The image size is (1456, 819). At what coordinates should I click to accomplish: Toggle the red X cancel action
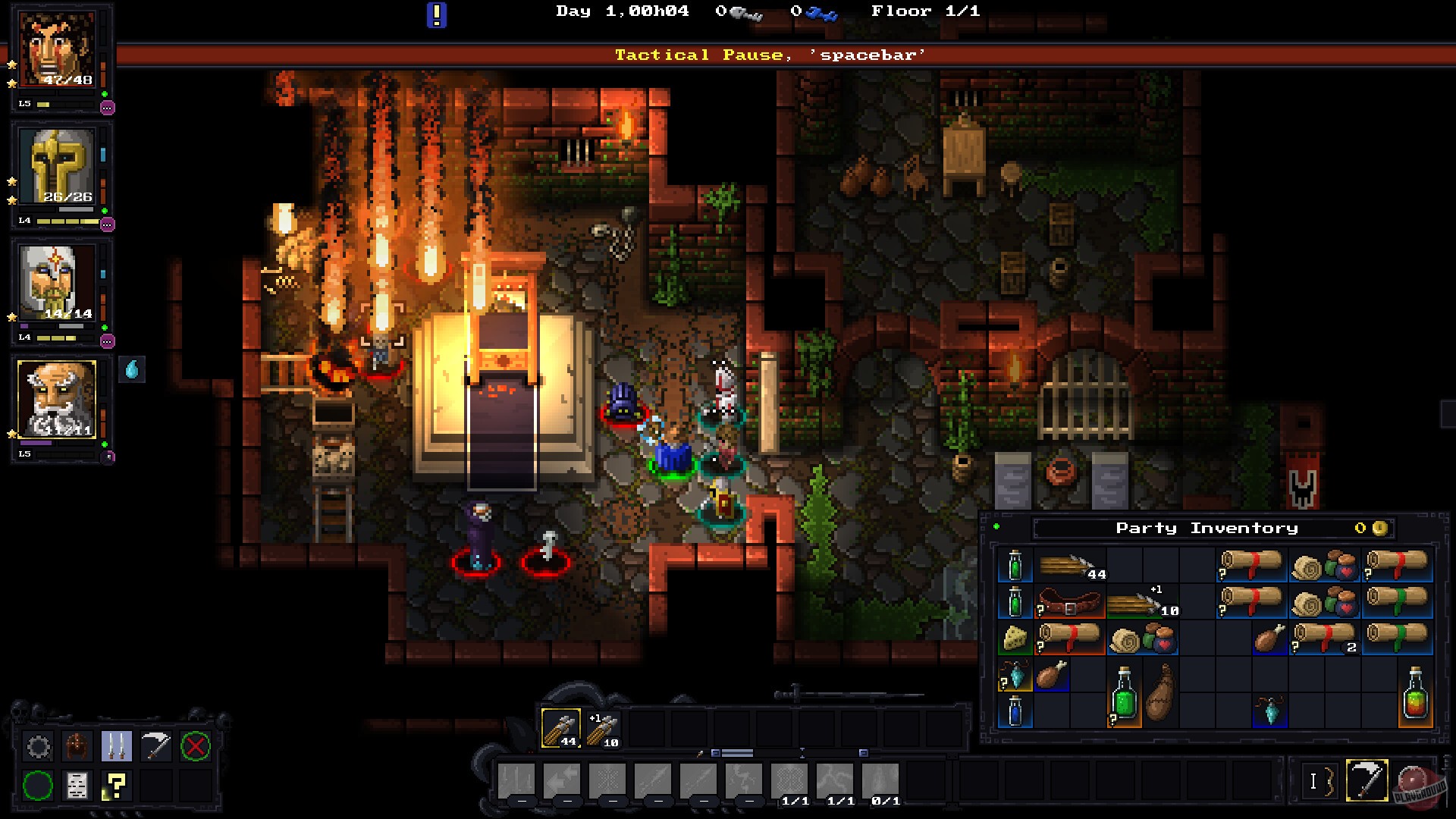(196, 747)
